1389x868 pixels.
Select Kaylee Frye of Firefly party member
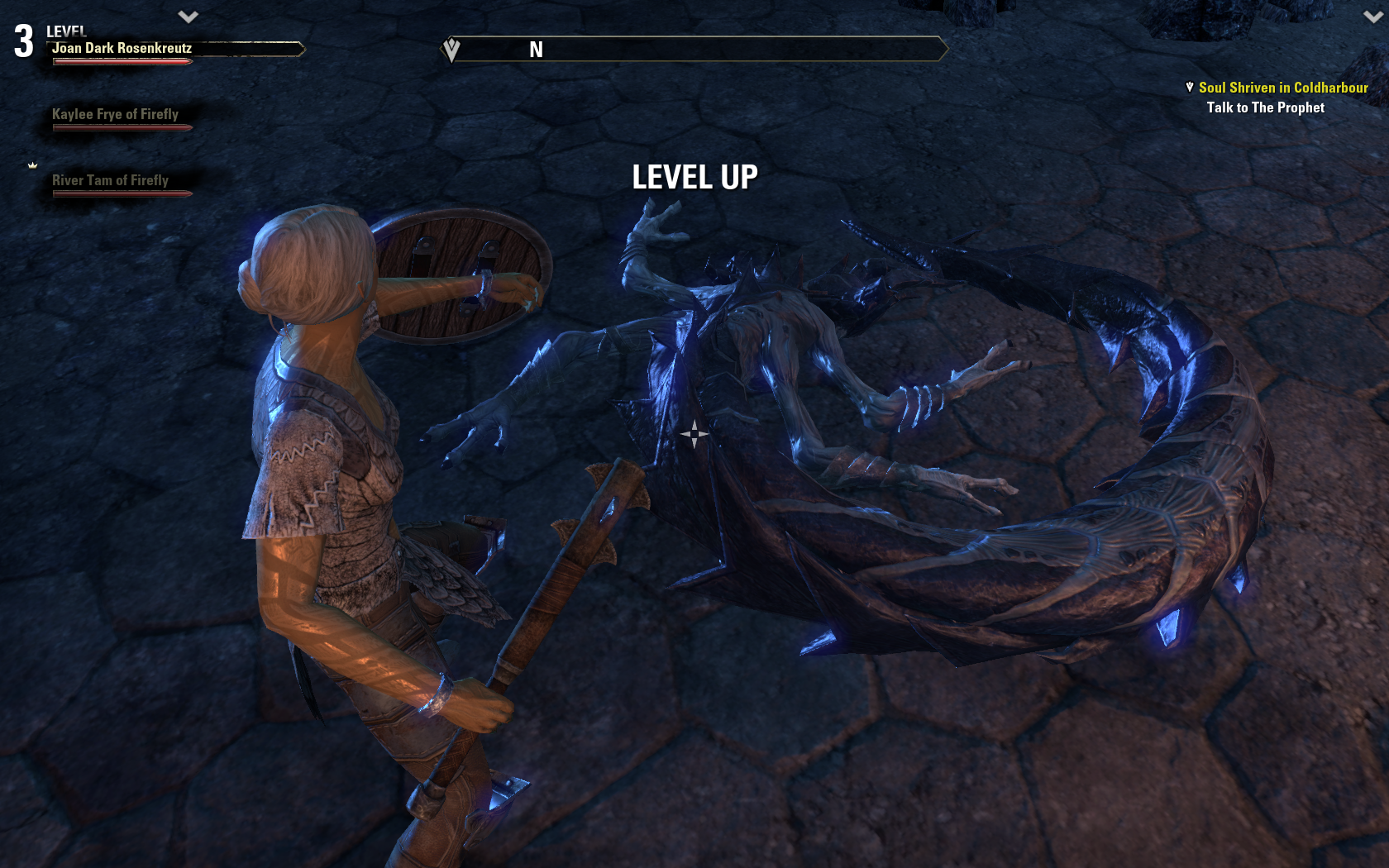[116, 115]
